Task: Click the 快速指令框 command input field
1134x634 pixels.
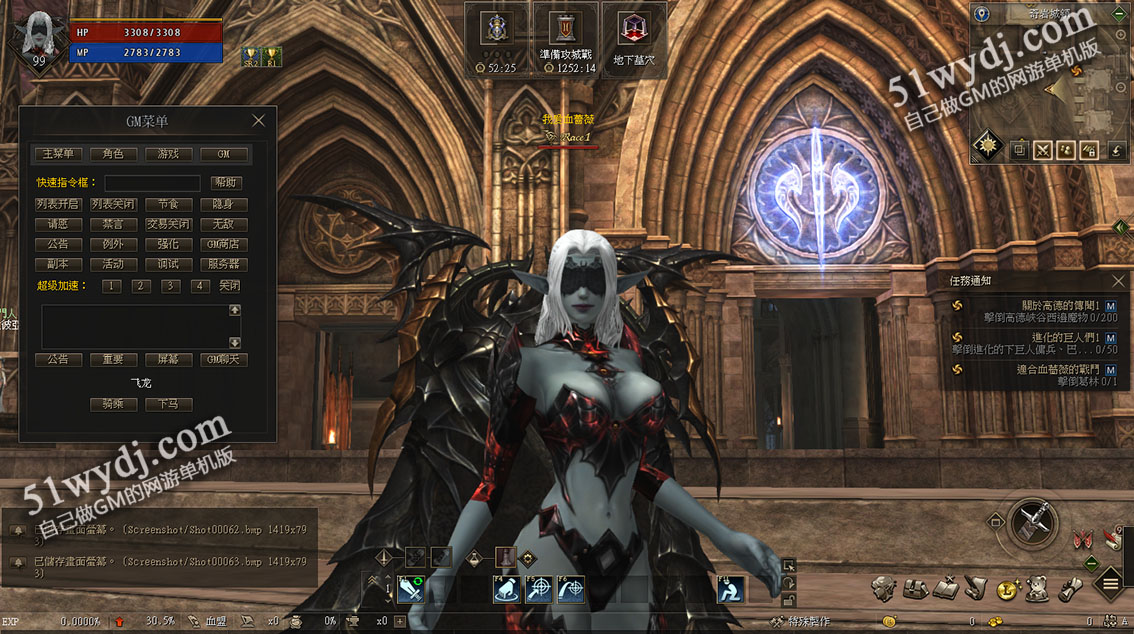Action: tap(152, 183)
